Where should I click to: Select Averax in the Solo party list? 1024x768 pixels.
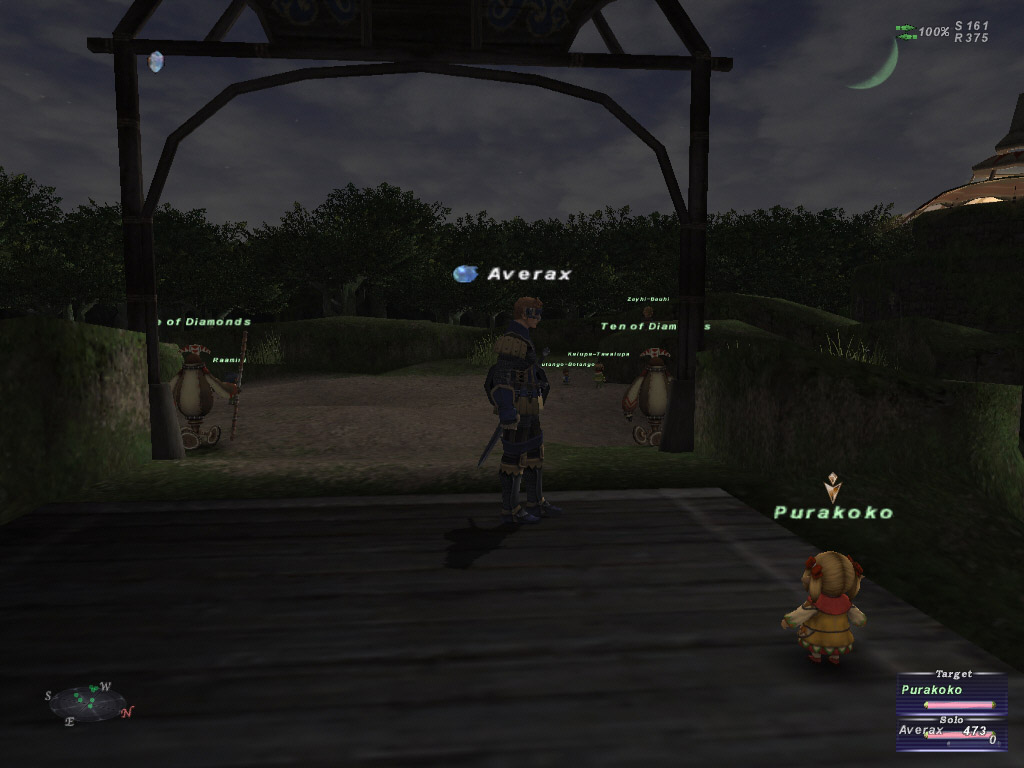[921, 731]
